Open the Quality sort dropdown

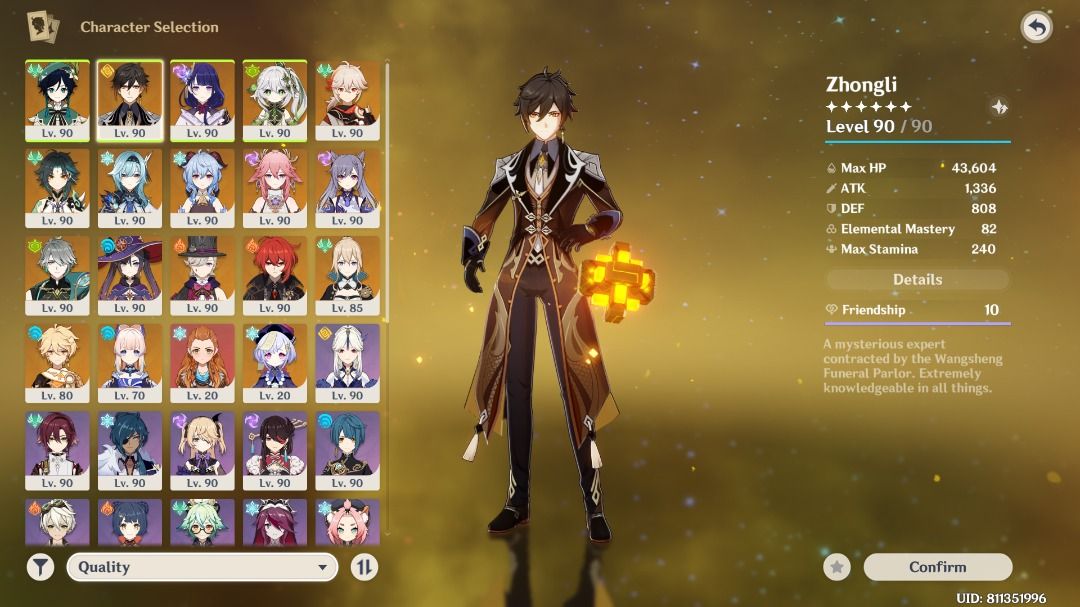[x=201, y=567]
